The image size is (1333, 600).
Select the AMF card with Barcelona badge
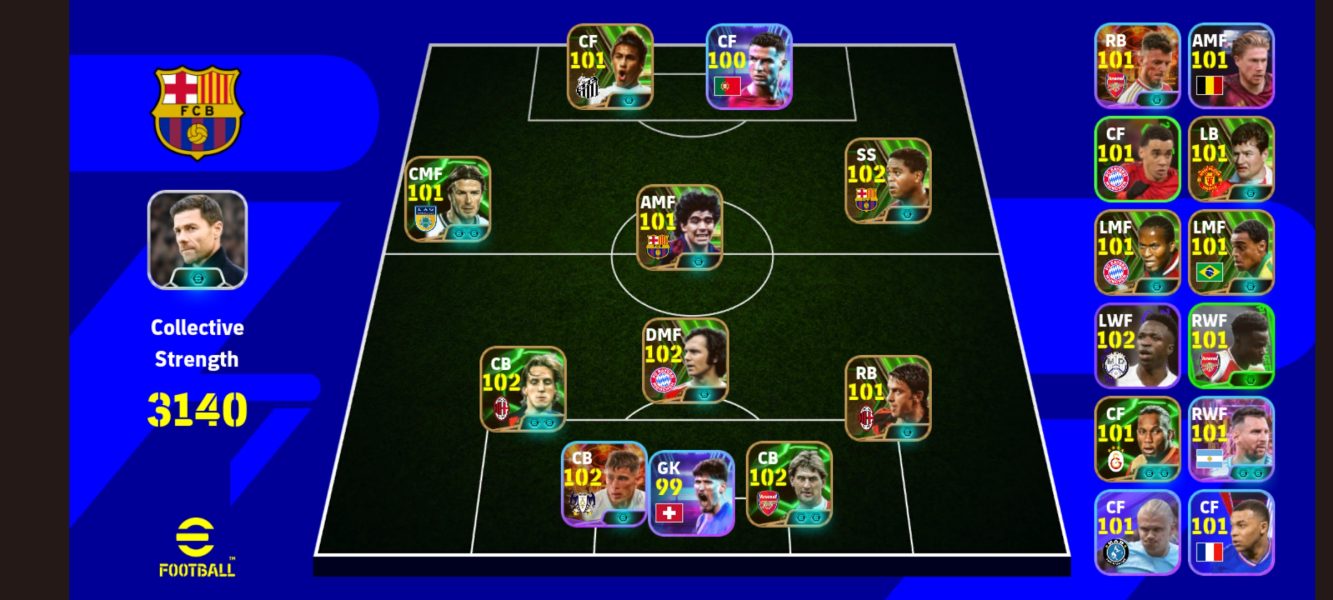[x=680, y=227]
